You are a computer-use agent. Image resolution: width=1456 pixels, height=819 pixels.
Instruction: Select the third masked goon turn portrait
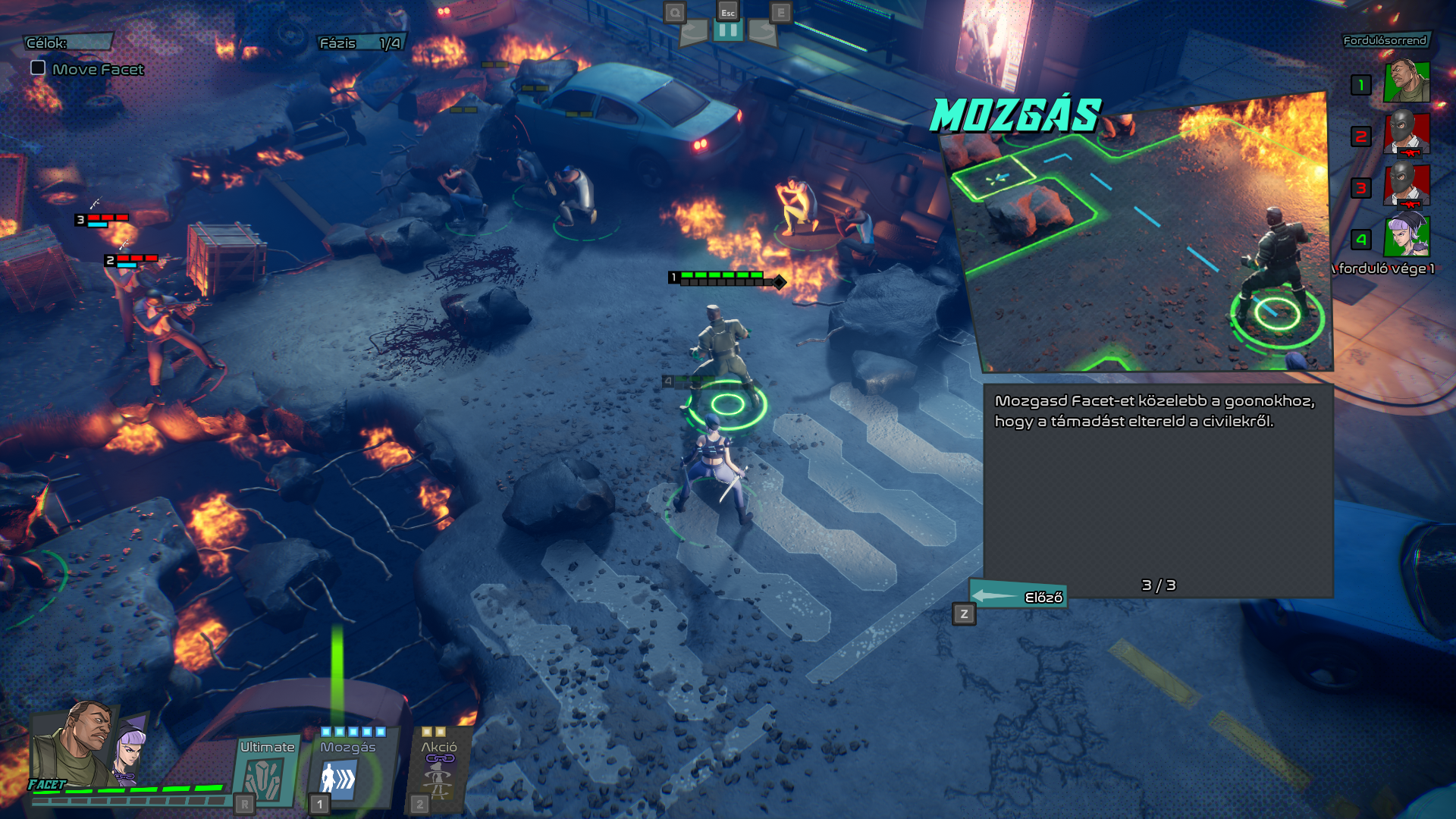1407,186
